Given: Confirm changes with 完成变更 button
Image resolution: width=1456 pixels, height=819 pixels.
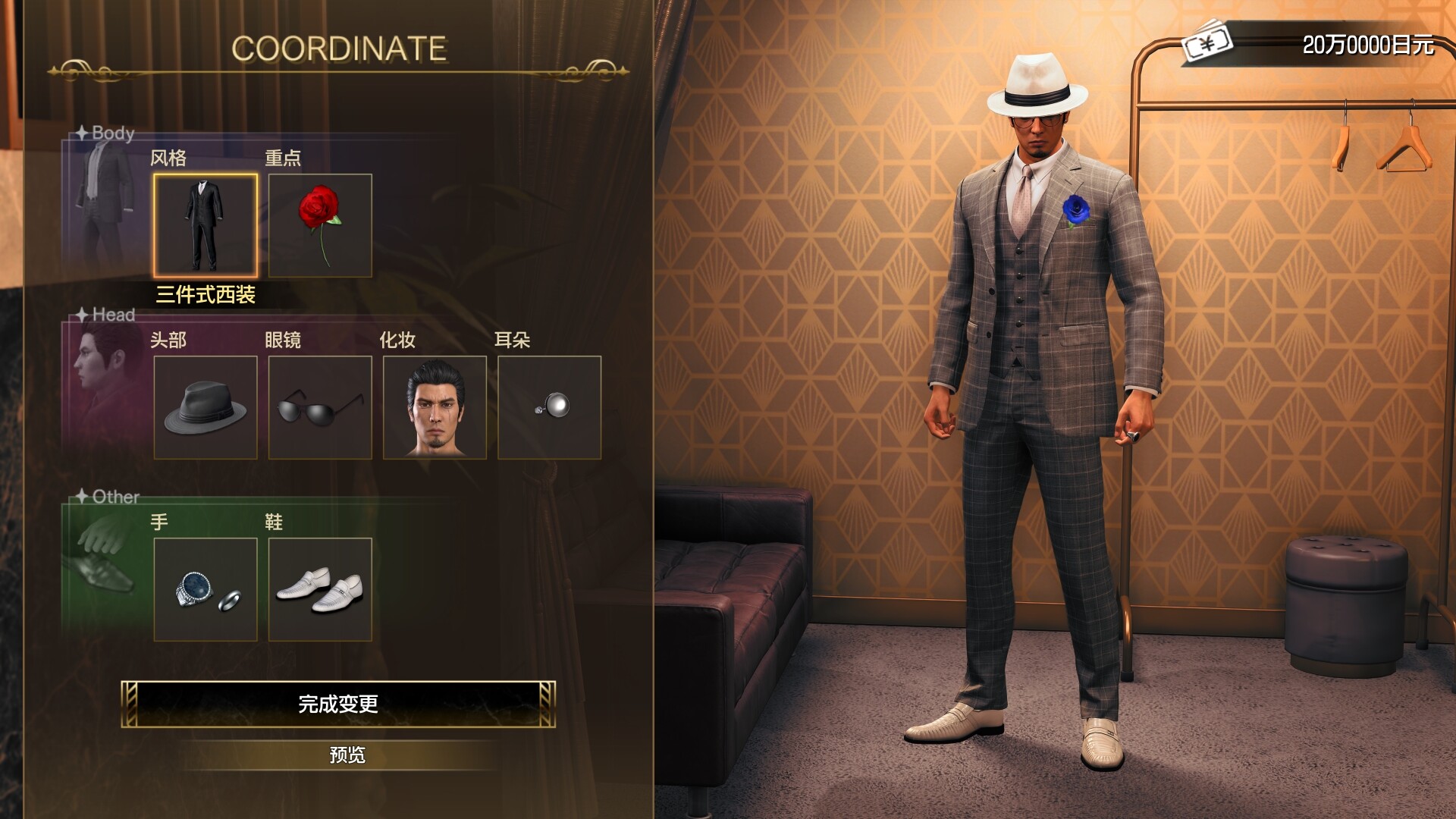Looking at the screenshot, I should point(340,704).
